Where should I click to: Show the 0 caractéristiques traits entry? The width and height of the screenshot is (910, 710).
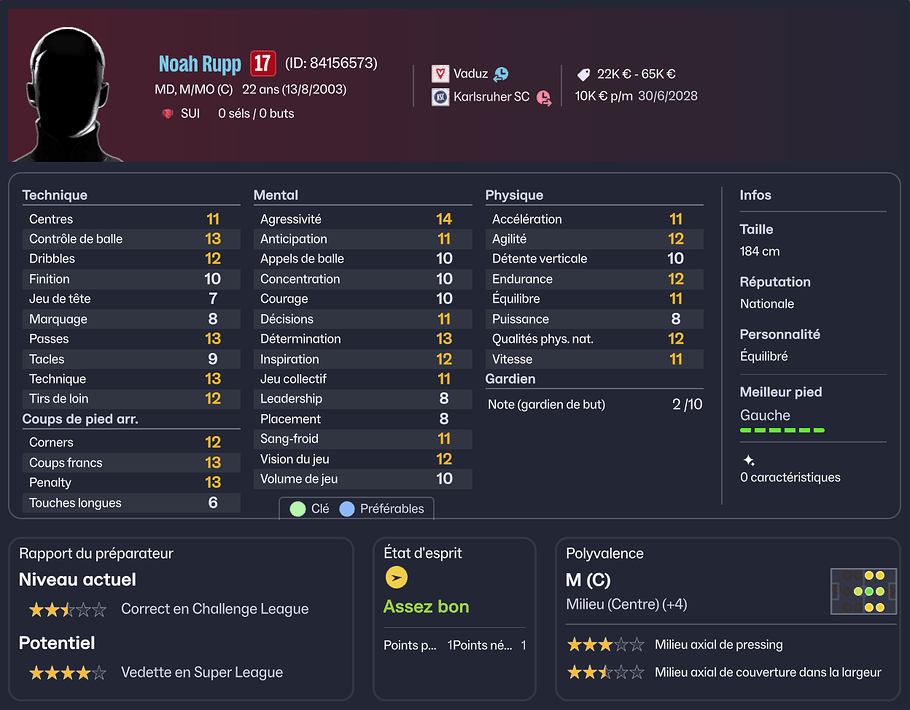790,477
